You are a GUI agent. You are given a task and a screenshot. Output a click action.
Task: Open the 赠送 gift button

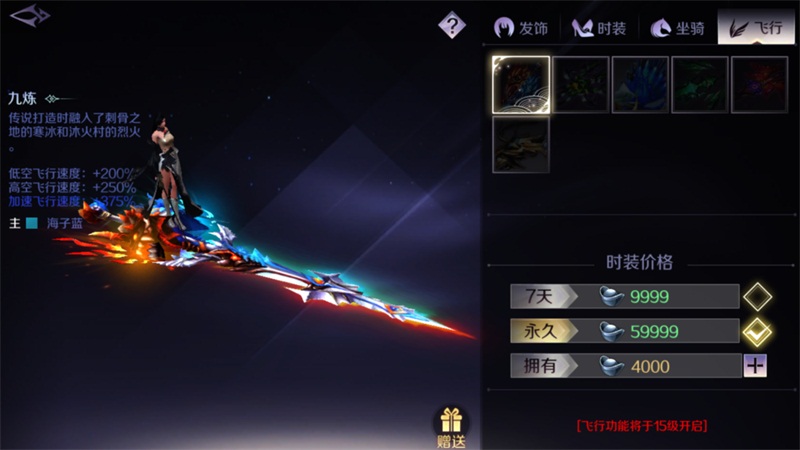[451, 427]
